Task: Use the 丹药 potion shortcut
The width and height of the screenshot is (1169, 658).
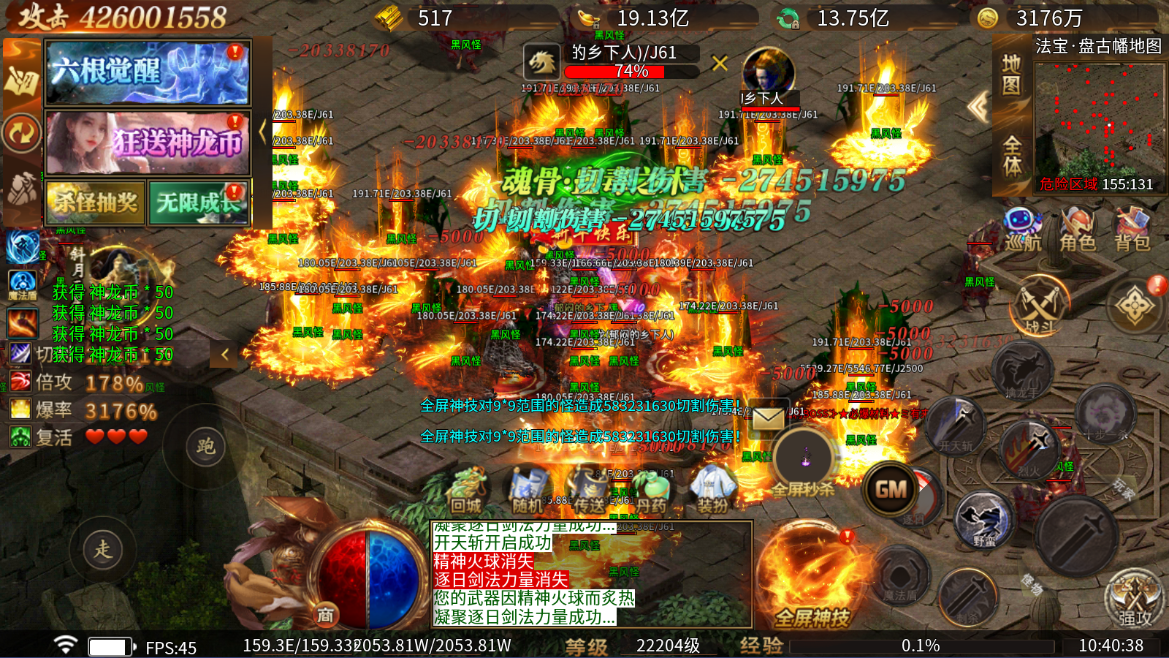Action: tap(651, 490)
